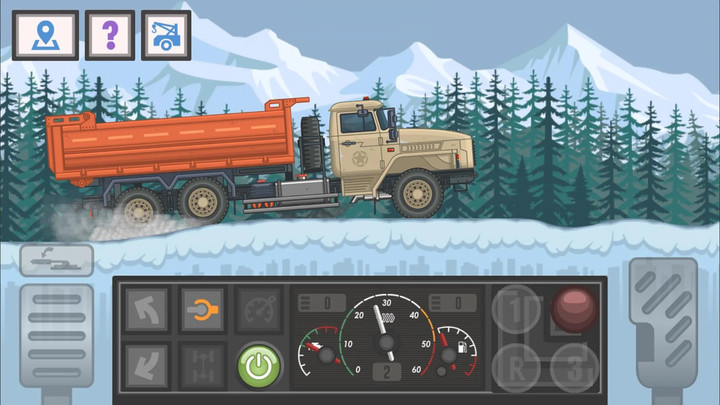The width and height of the screenshot is (720, 405).
Task: Open the purple question mark help
Action: point(110,35)
